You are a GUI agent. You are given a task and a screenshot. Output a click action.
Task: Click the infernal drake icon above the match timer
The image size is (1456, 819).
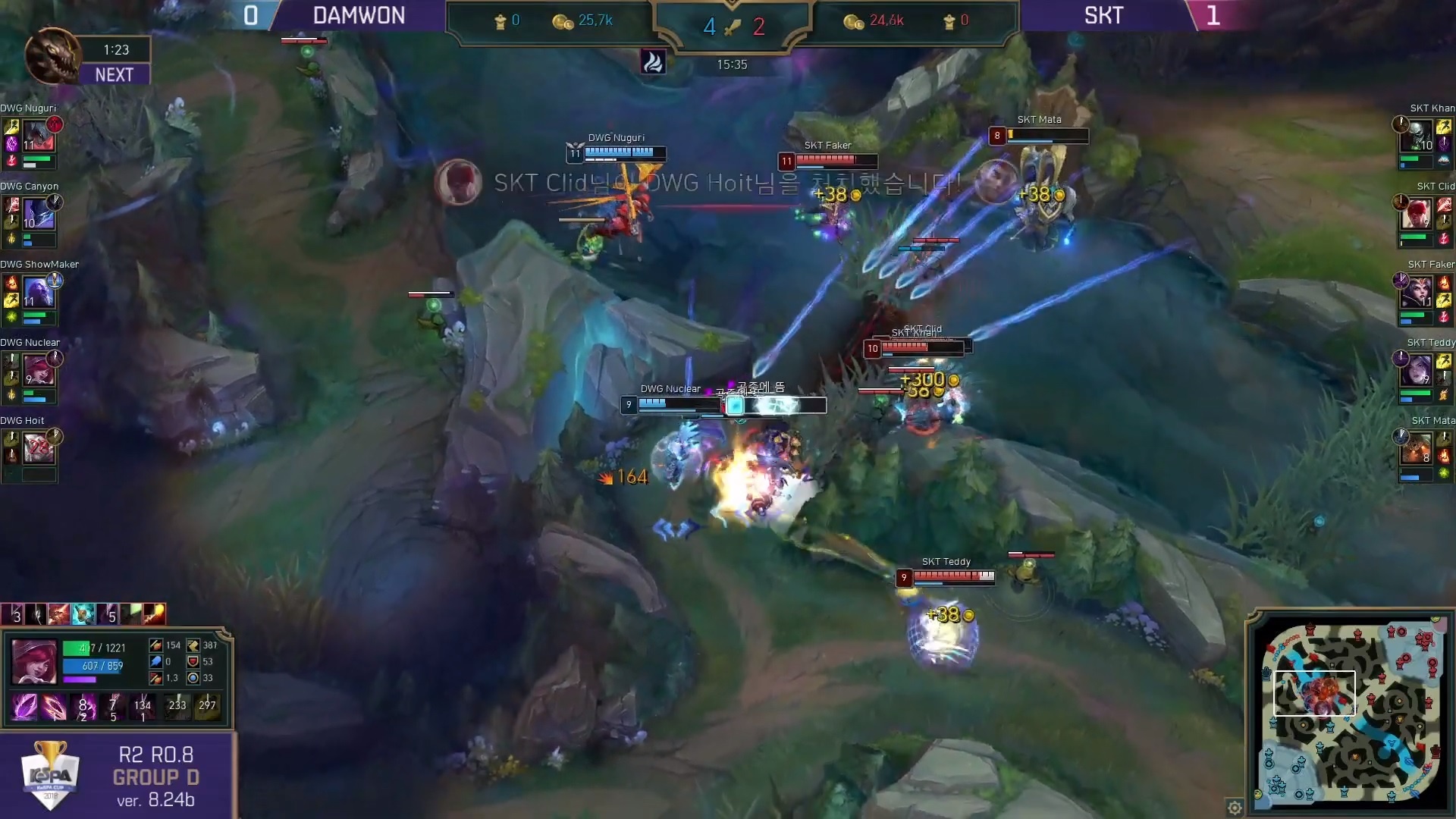point(654,61)
